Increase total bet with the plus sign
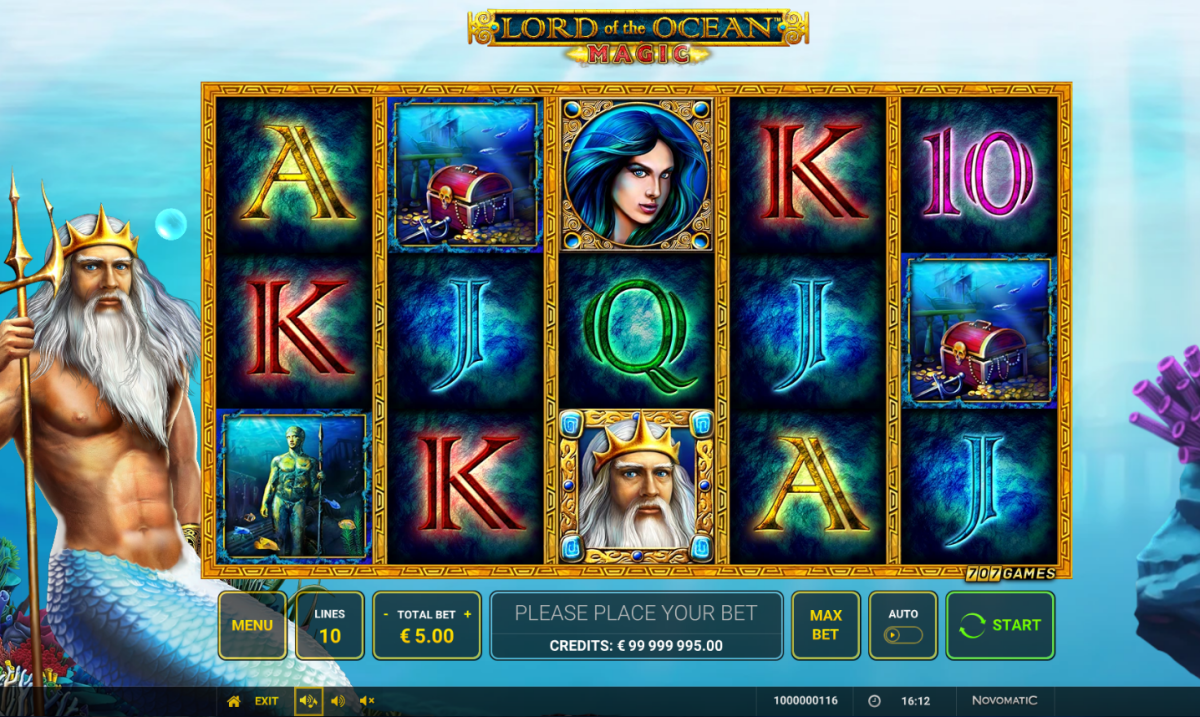 (467, 614)
